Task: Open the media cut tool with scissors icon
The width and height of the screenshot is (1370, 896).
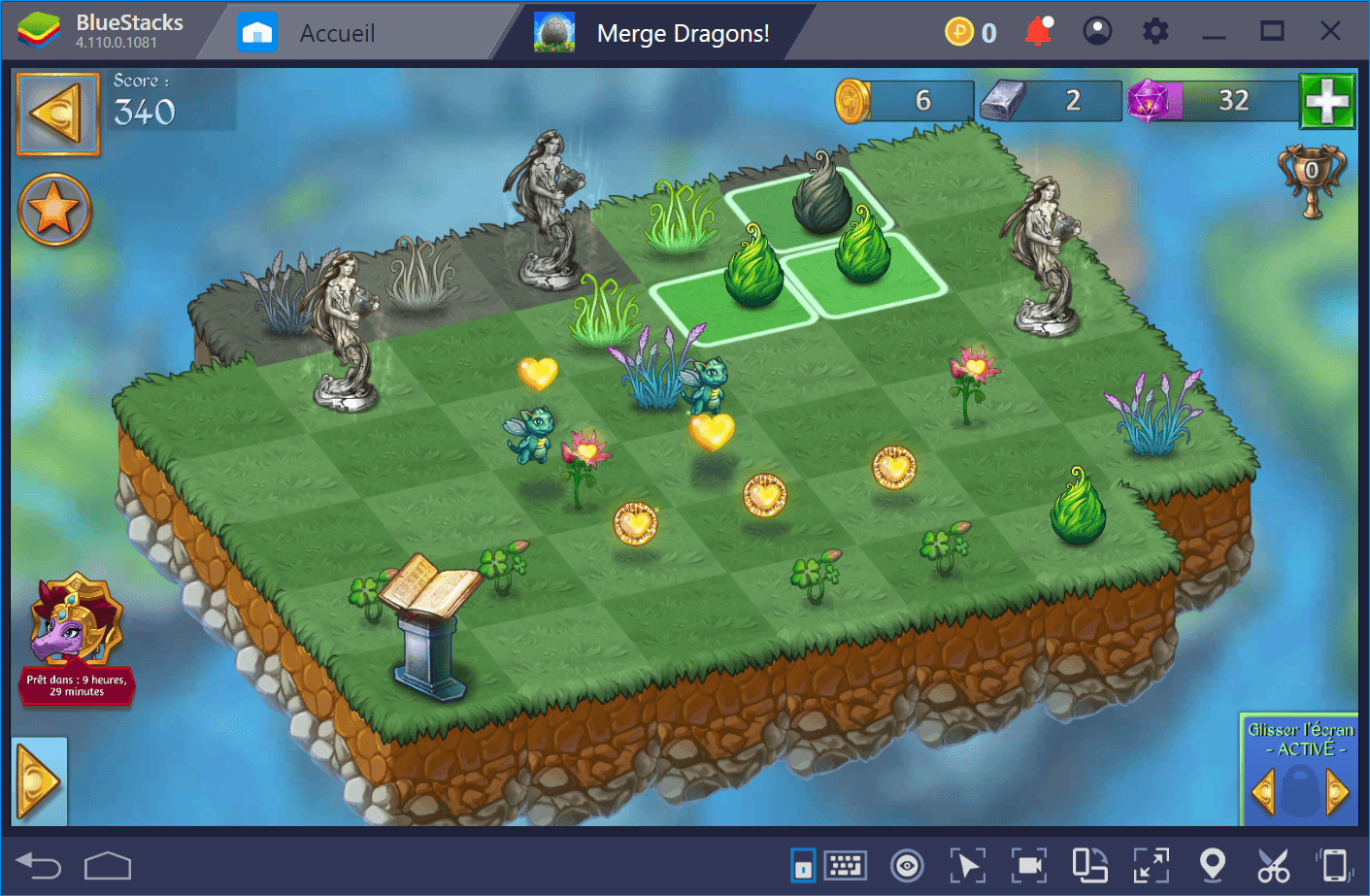Action: tap(1273, 864)
